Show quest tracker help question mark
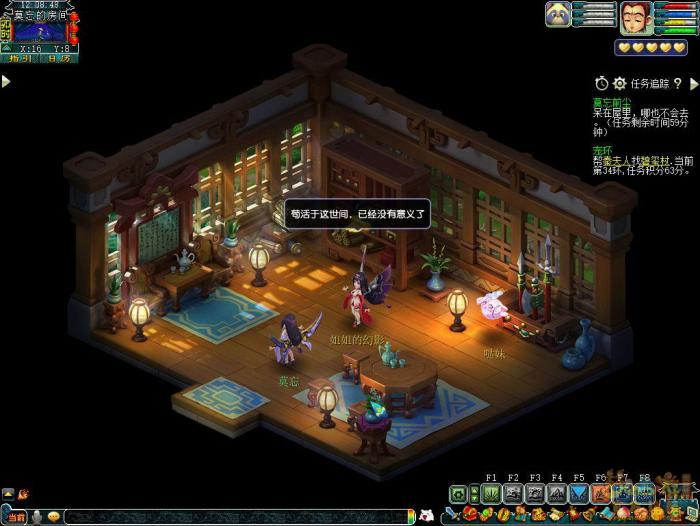The height and width of the screenshot is (526, 700). click(678, 84)
